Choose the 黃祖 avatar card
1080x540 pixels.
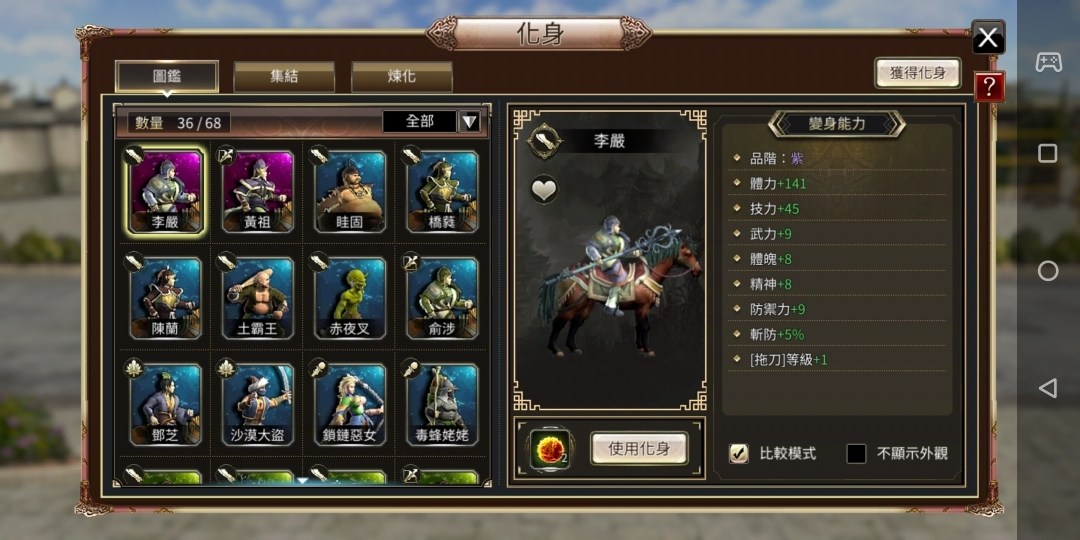tap(258, 191)
